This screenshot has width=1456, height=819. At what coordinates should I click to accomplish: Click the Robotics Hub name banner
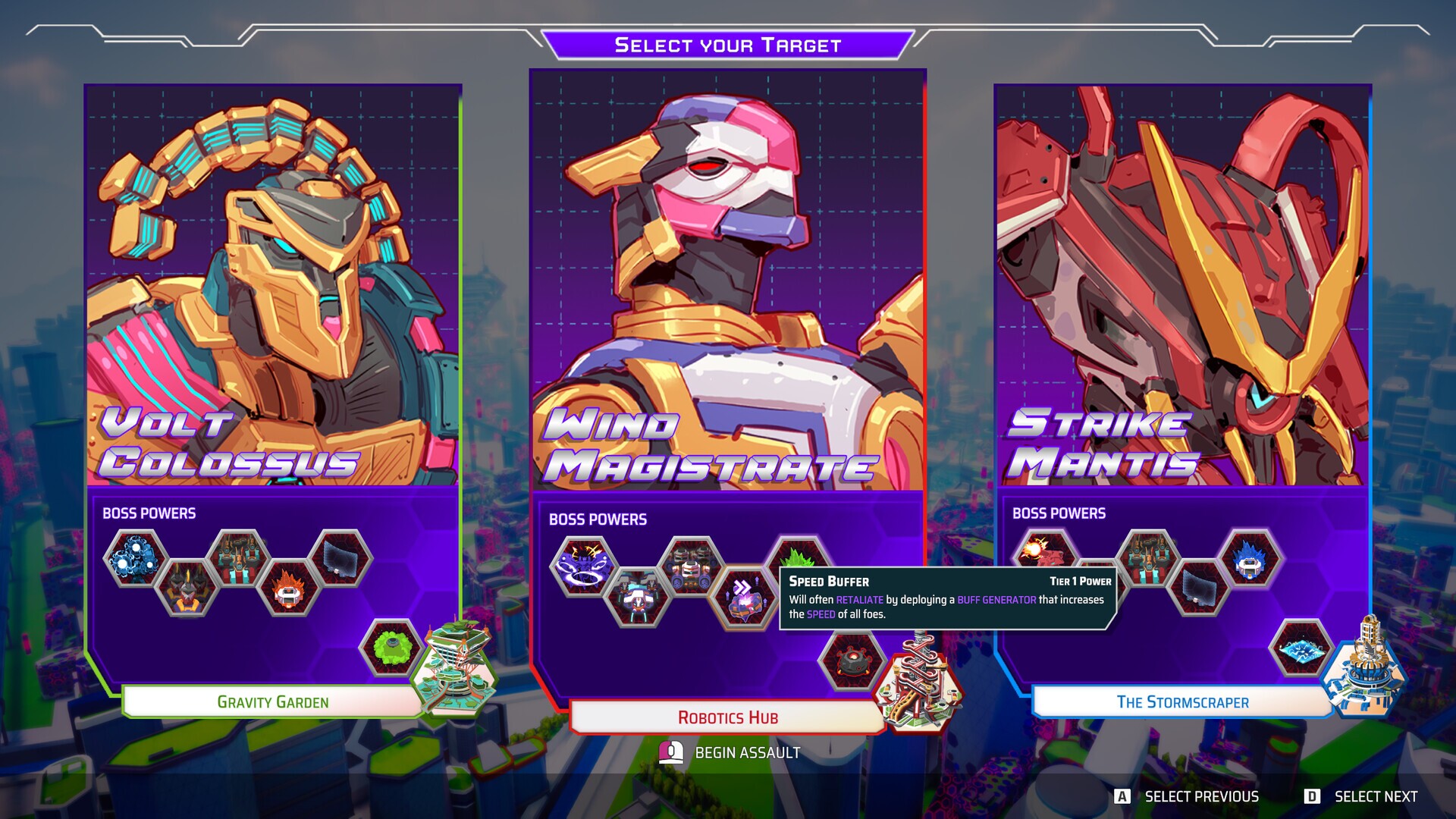pos(728,717)
